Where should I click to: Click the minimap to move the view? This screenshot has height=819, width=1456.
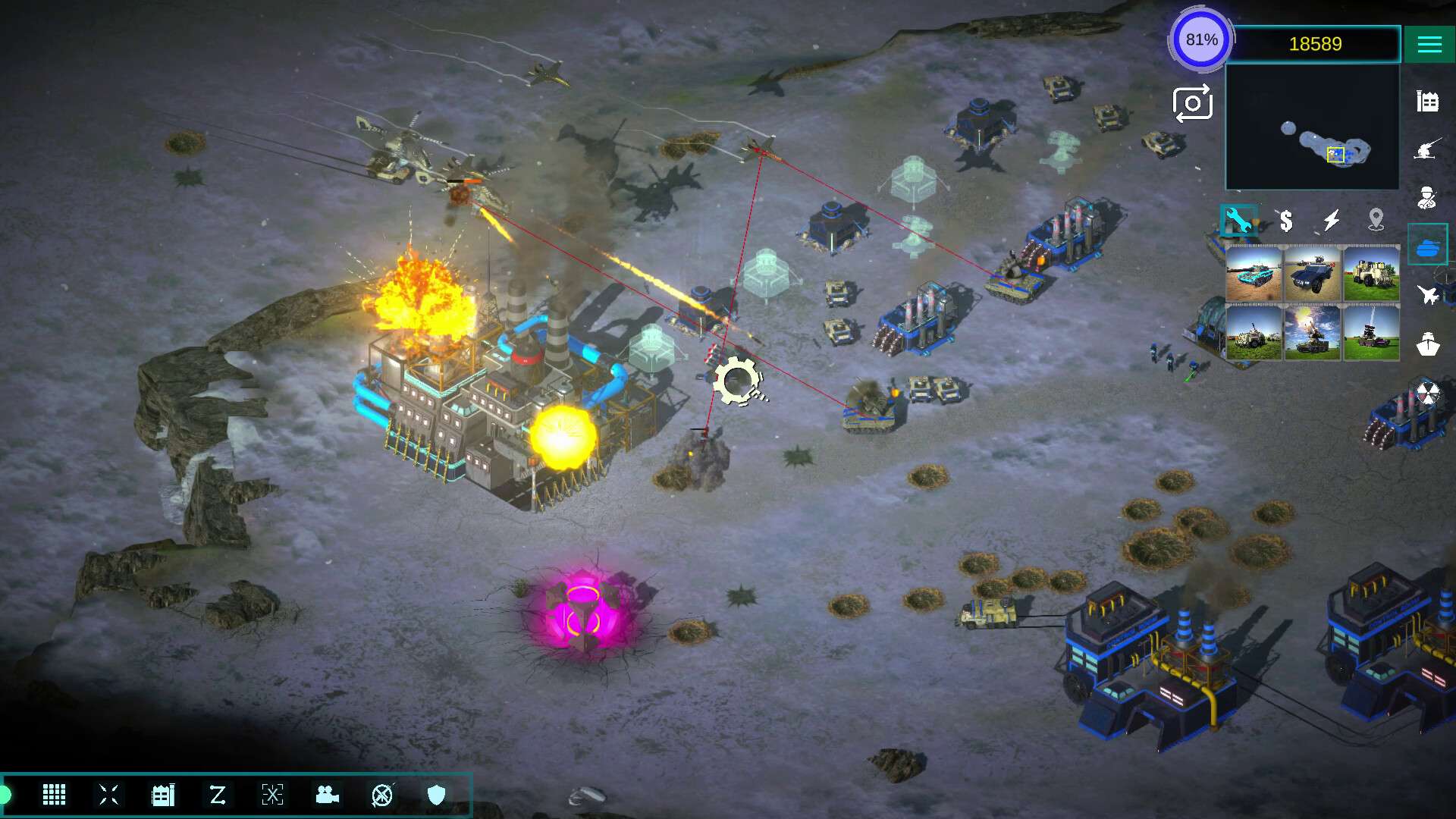pos(1312,127)
